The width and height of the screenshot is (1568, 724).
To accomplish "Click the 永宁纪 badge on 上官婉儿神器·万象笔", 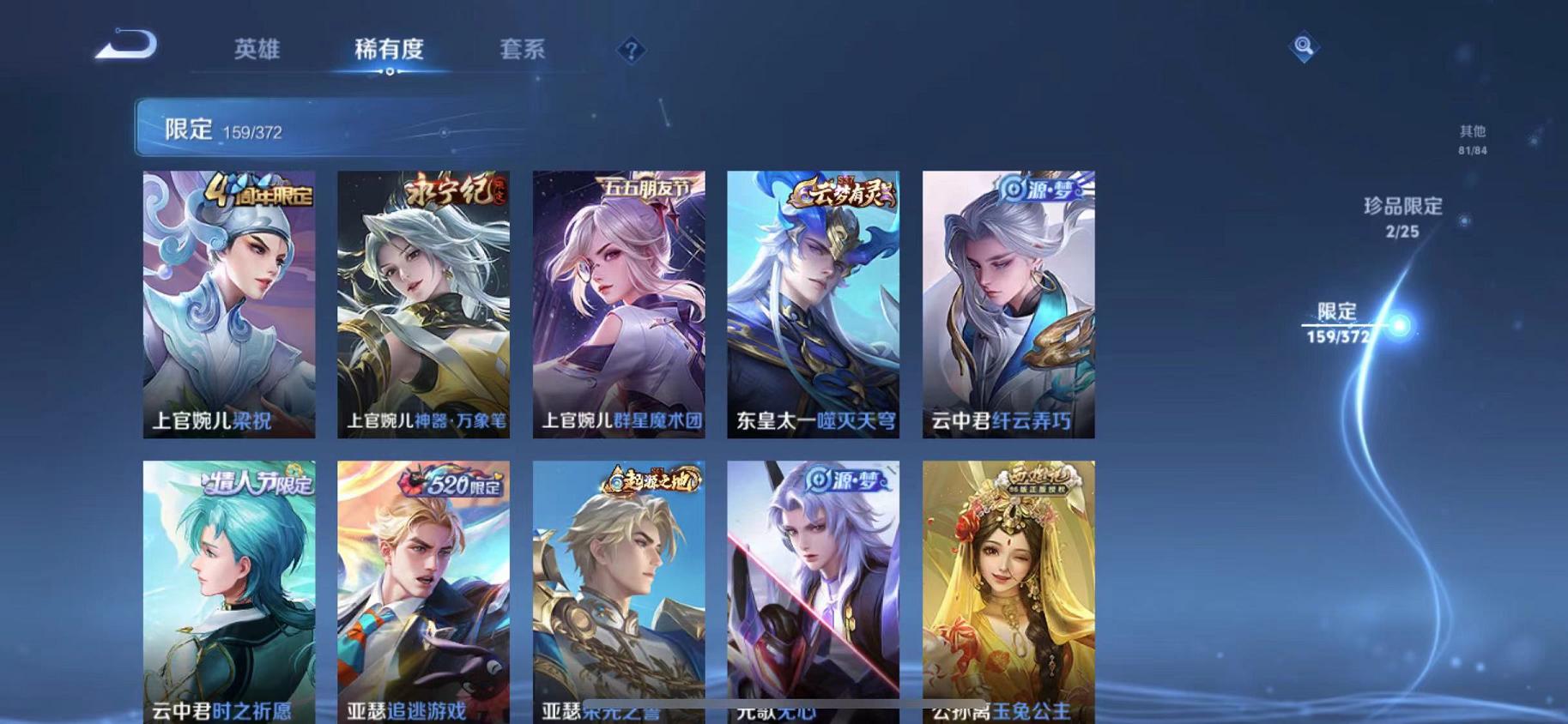I will [x=451, y=190].
